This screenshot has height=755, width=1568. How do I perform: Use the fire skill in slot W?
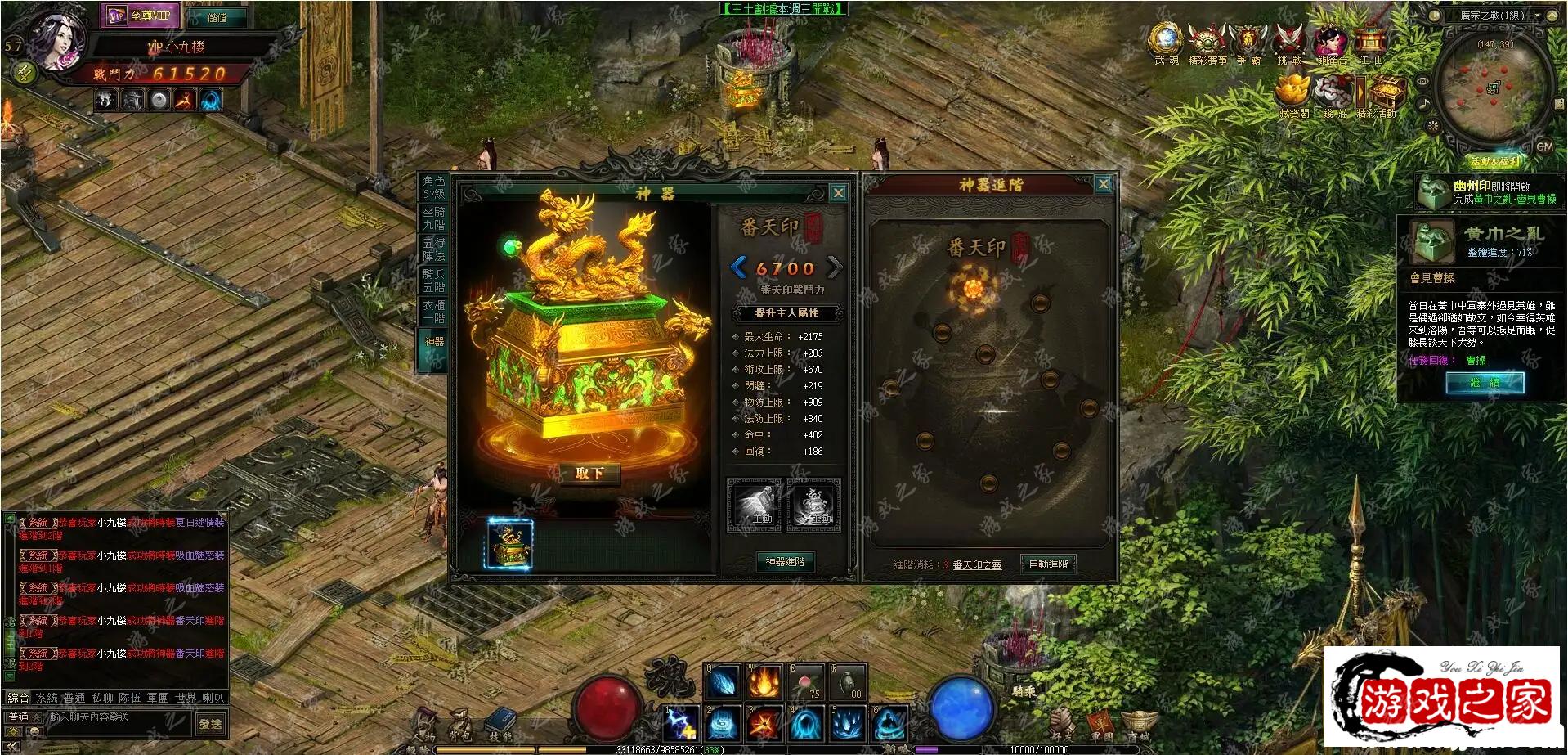764,682
